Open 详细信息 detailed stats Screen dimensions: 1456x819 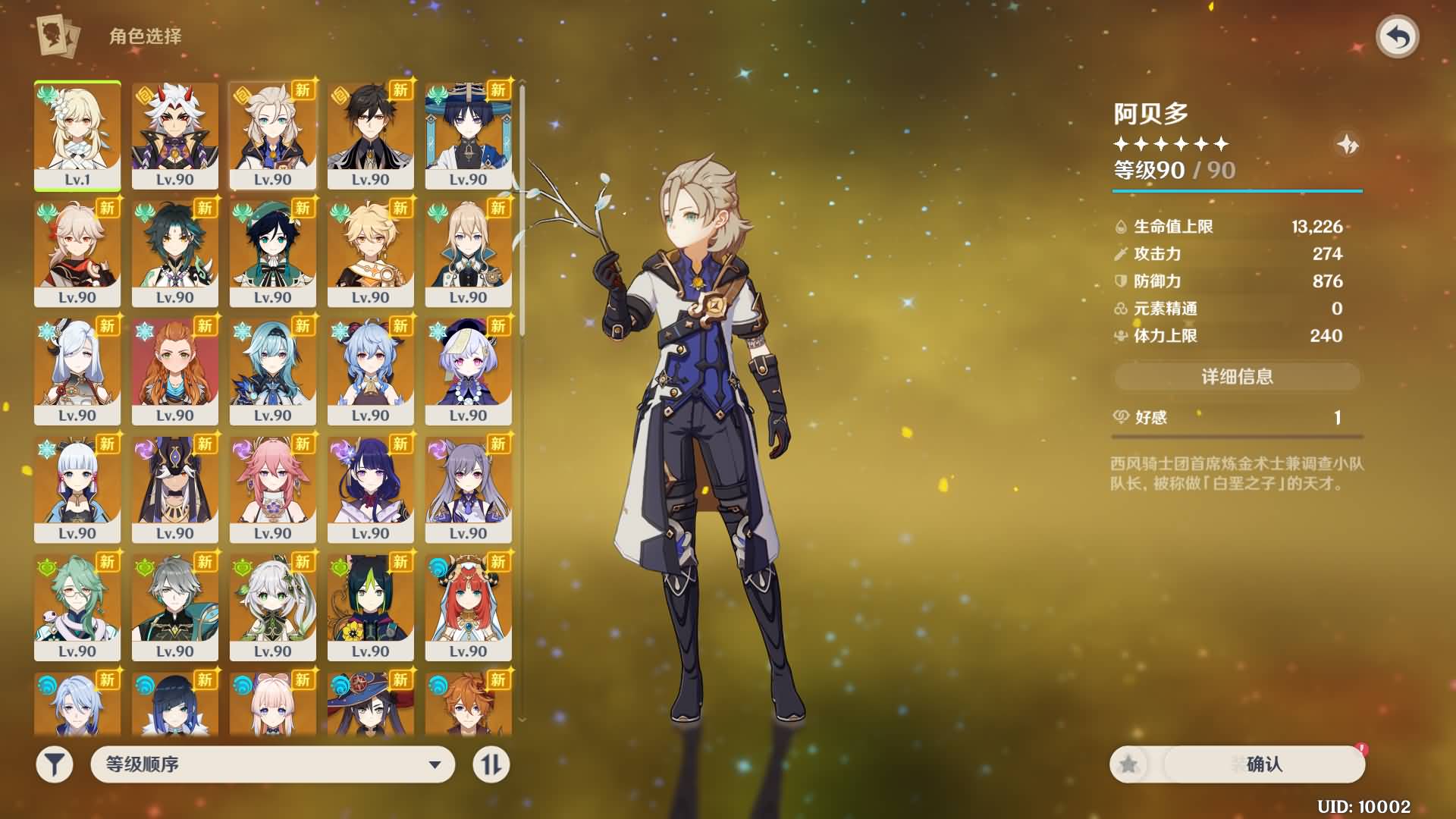1237,377
